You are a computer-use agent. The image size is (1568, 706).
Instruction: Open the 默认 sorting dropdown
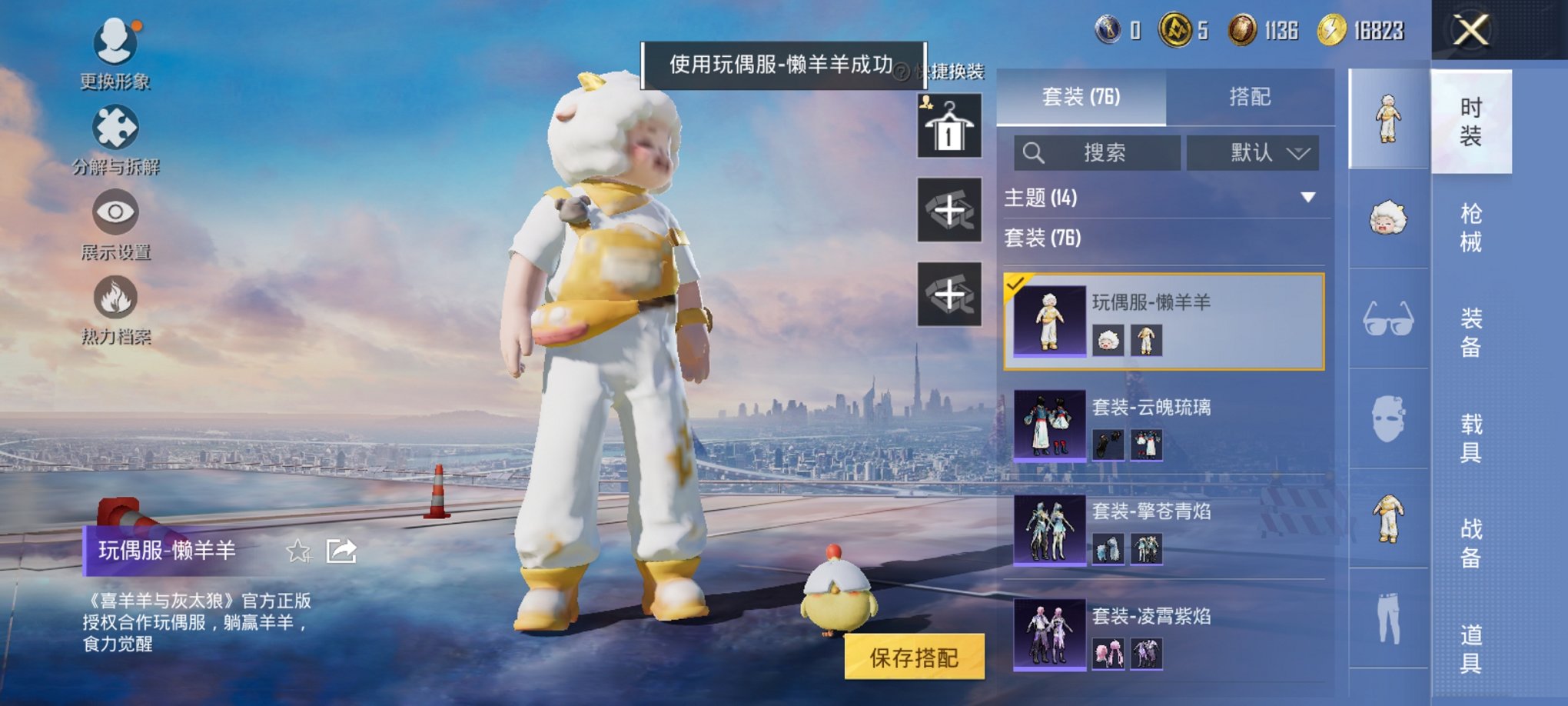(x=1253, y=152)
